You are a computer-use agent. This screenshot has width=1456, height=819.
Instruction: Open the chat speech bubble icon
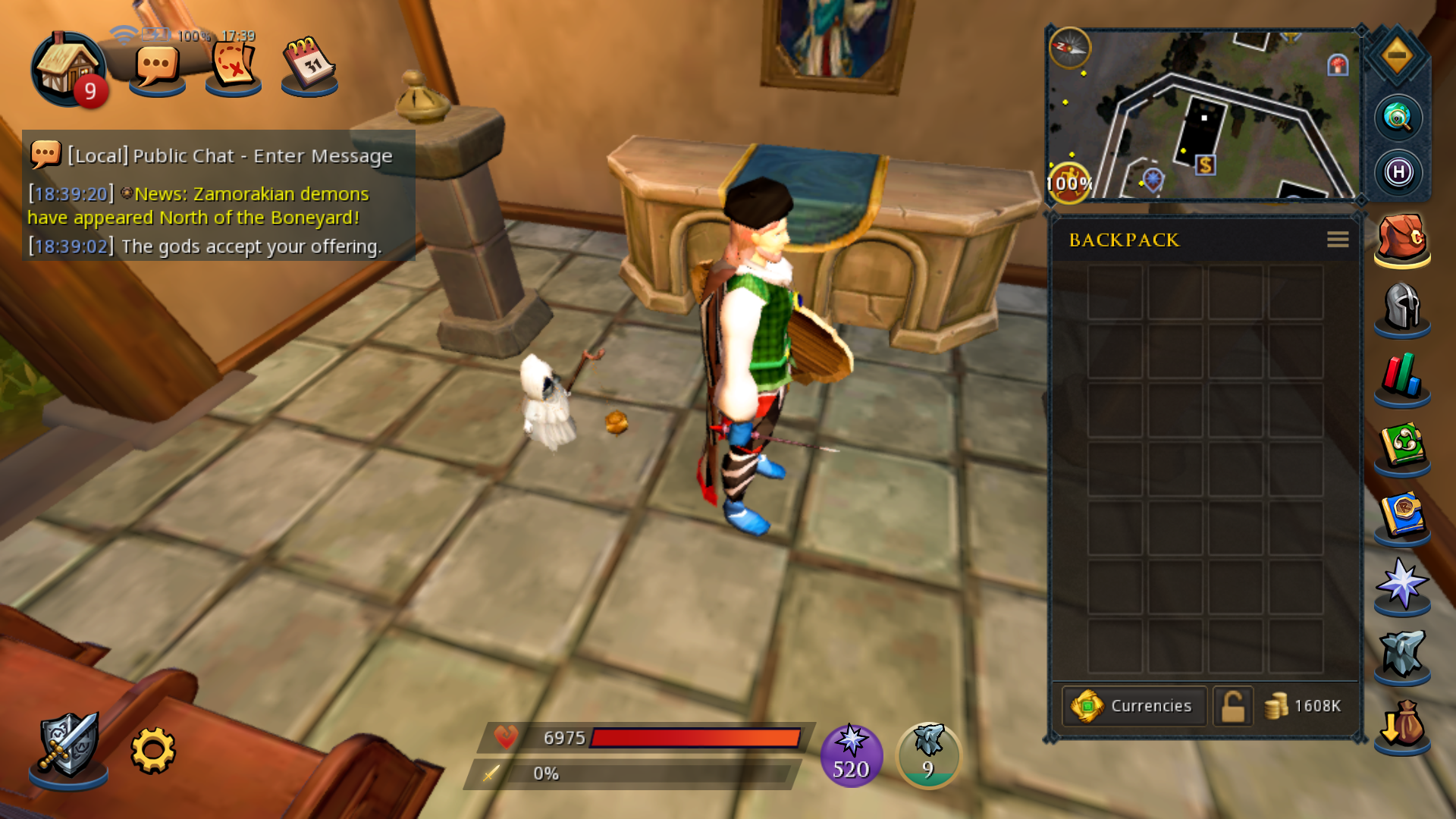[x=157, y=70]
